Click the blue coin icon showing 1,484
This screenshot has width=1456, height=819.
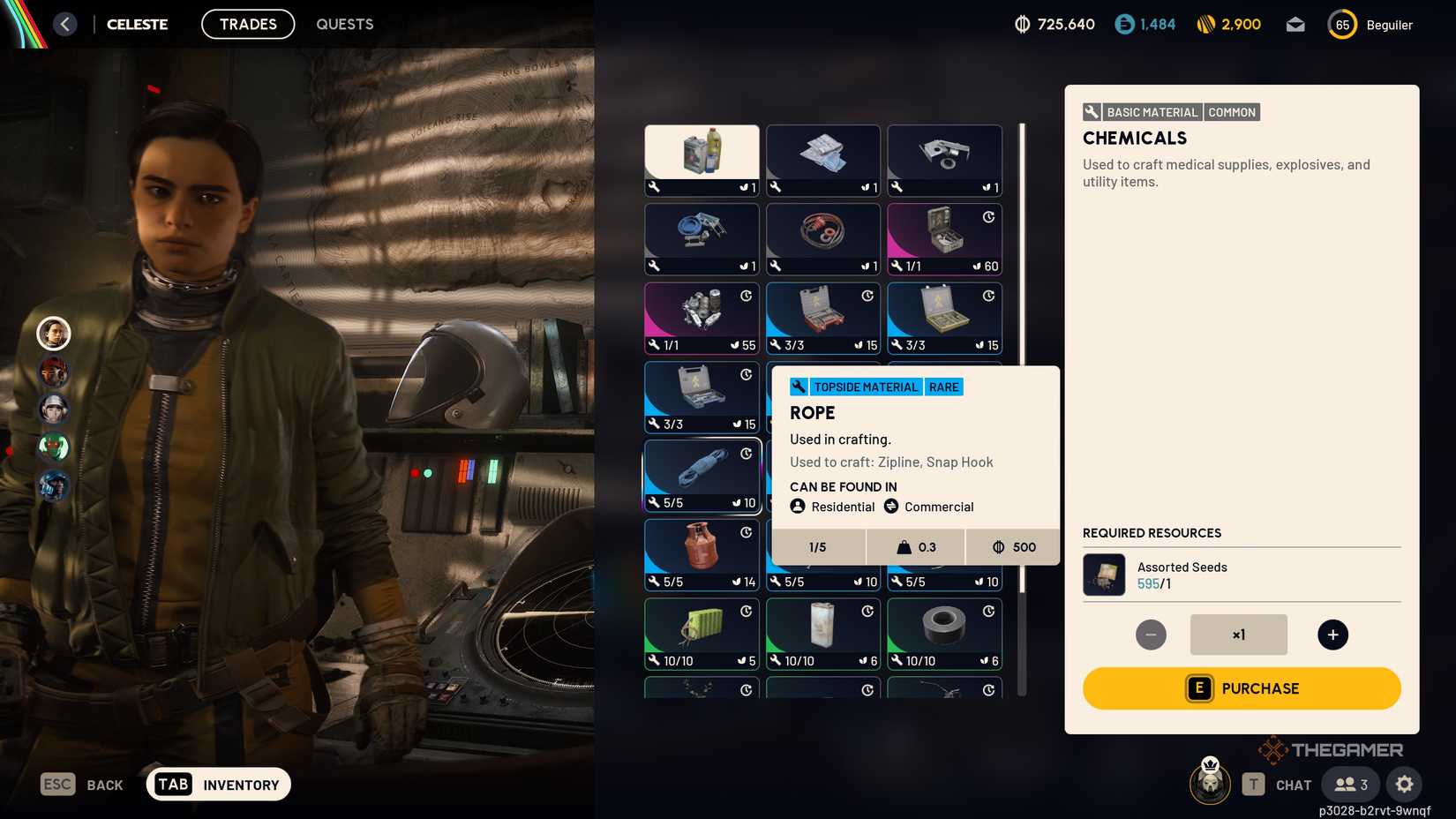click(1122, 24)
